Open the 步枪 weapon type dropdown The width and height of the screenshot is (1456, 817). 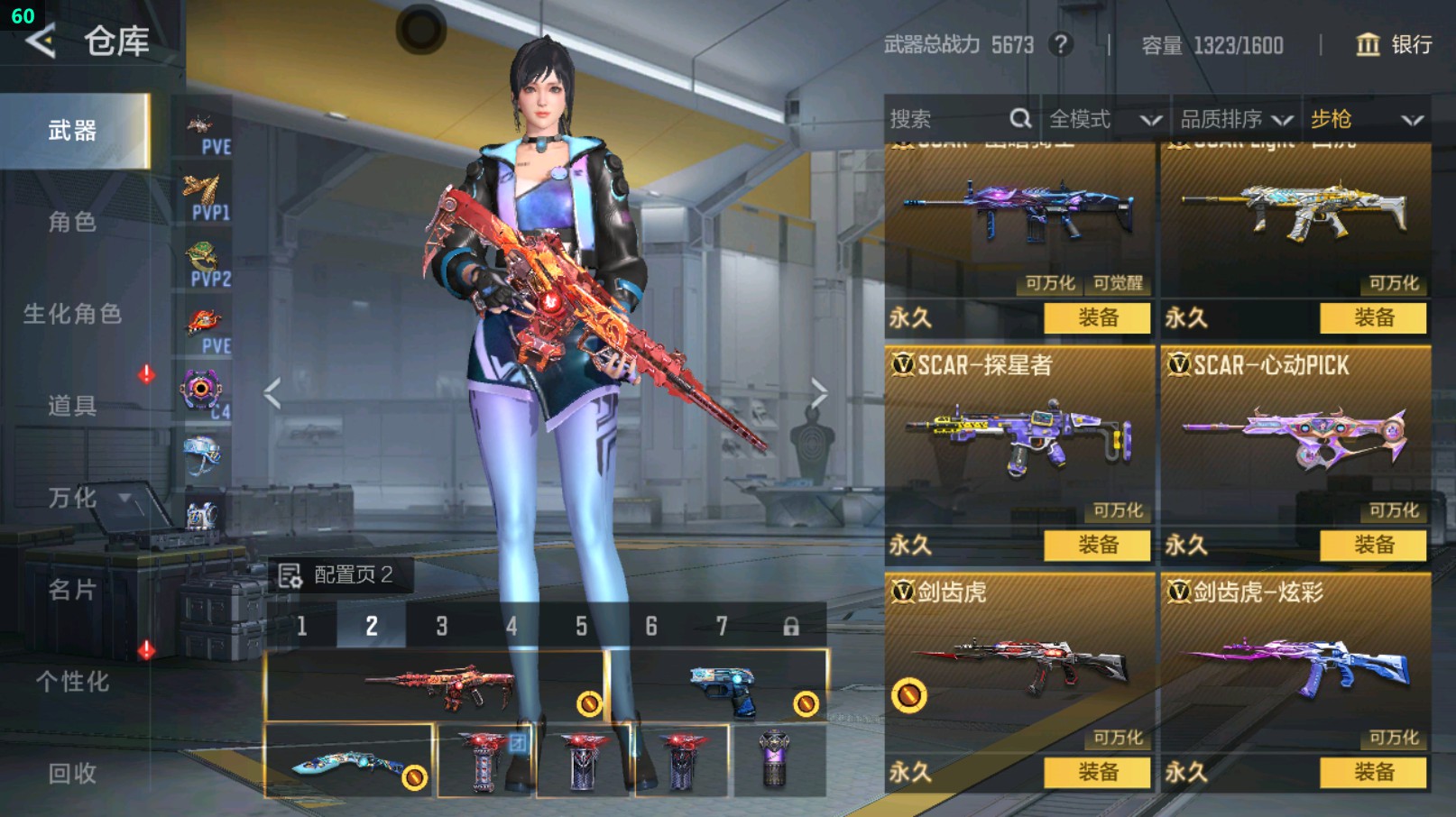click(1366, 119)
